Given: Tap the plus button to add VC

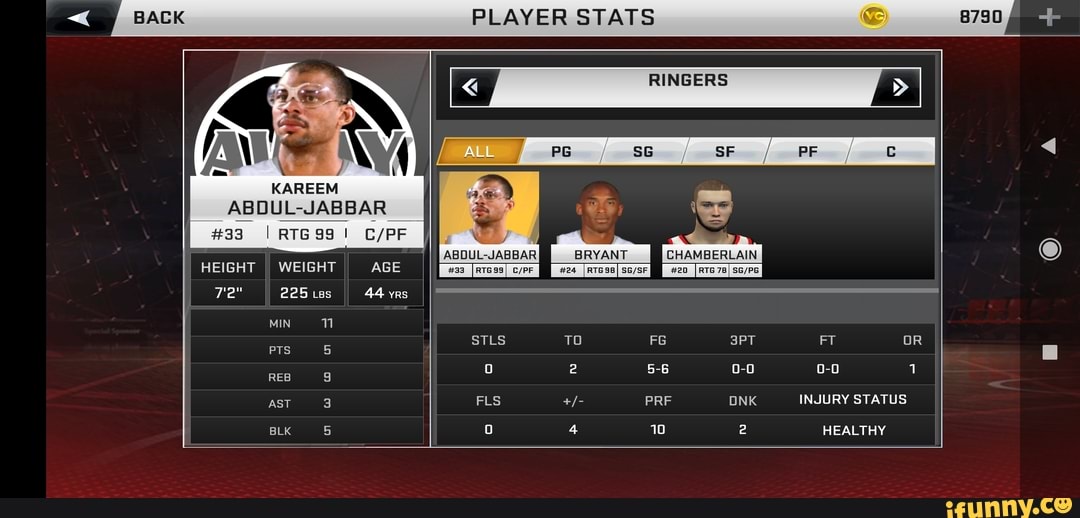Looking at the screenshot, I should pos(1049,17).
